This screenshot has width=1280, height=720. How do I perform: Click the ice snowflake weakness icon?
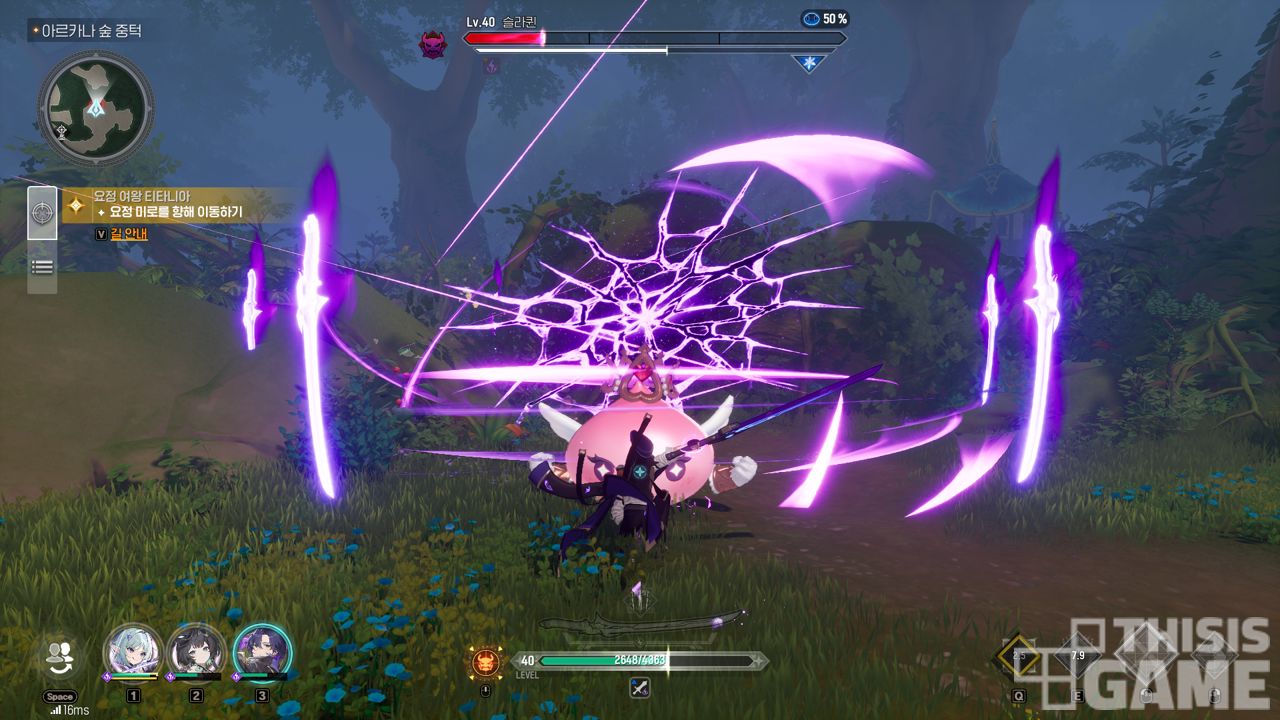tap(808, 63)
